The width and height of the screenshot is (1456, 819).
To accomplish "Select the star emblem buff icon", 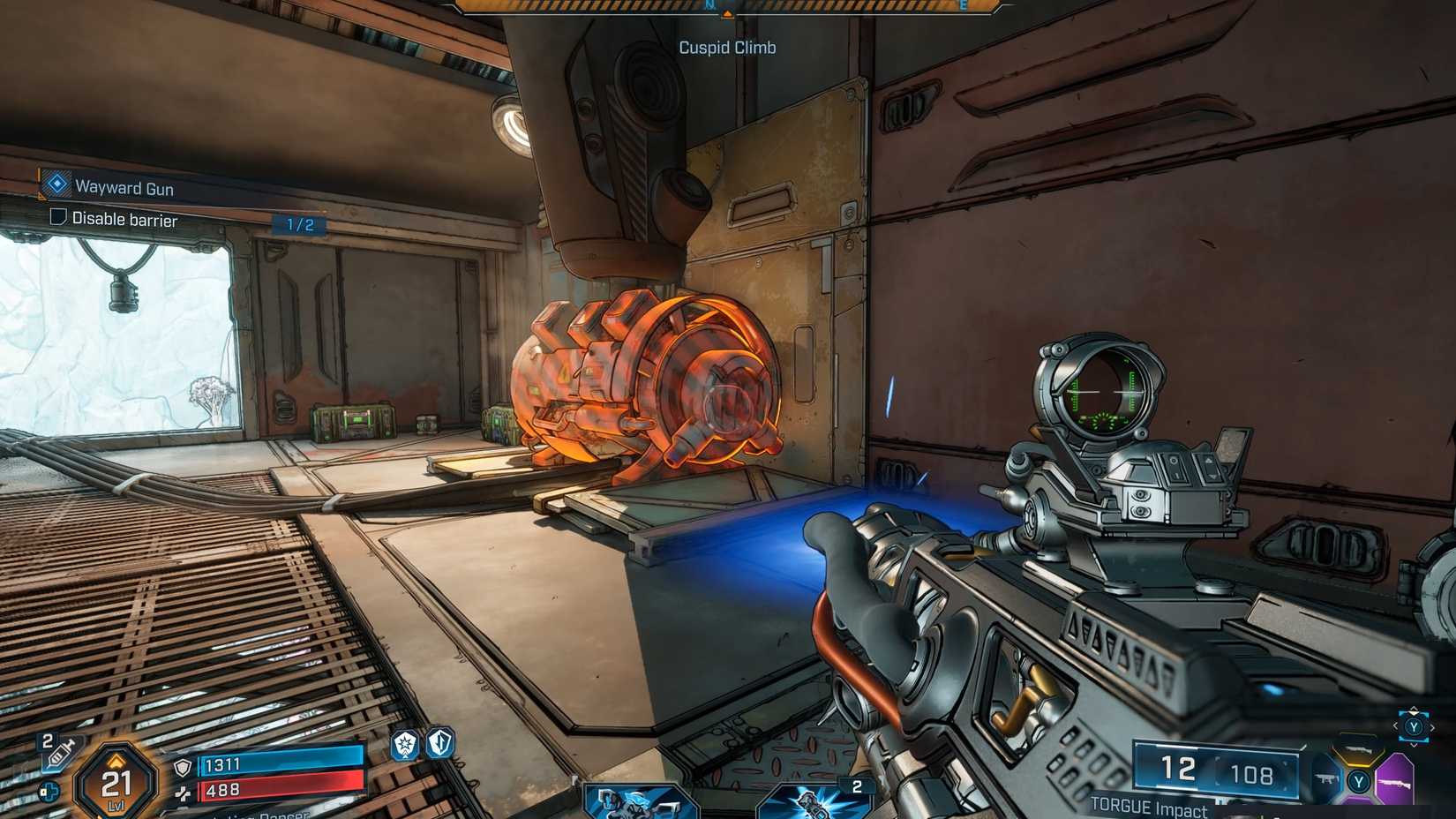I will 405,745.
